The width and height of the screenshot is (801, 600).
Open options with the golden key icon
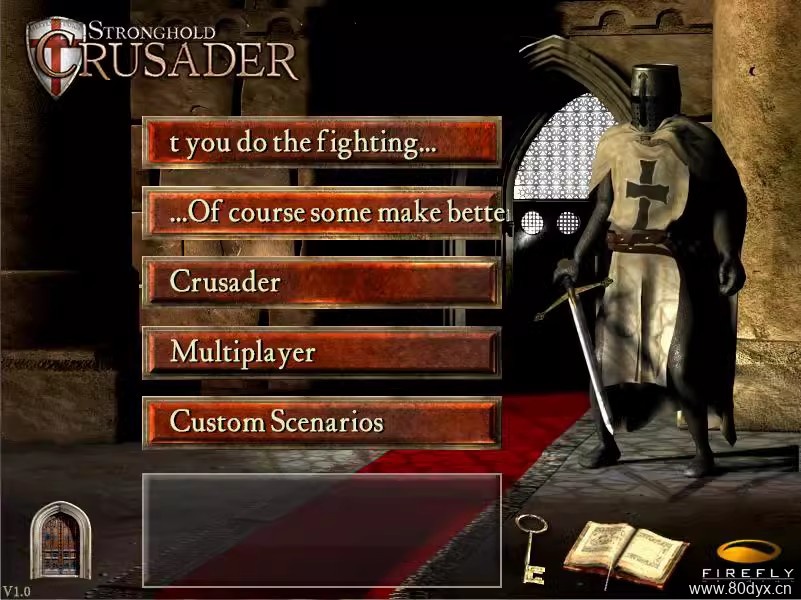tap(529, 547)
